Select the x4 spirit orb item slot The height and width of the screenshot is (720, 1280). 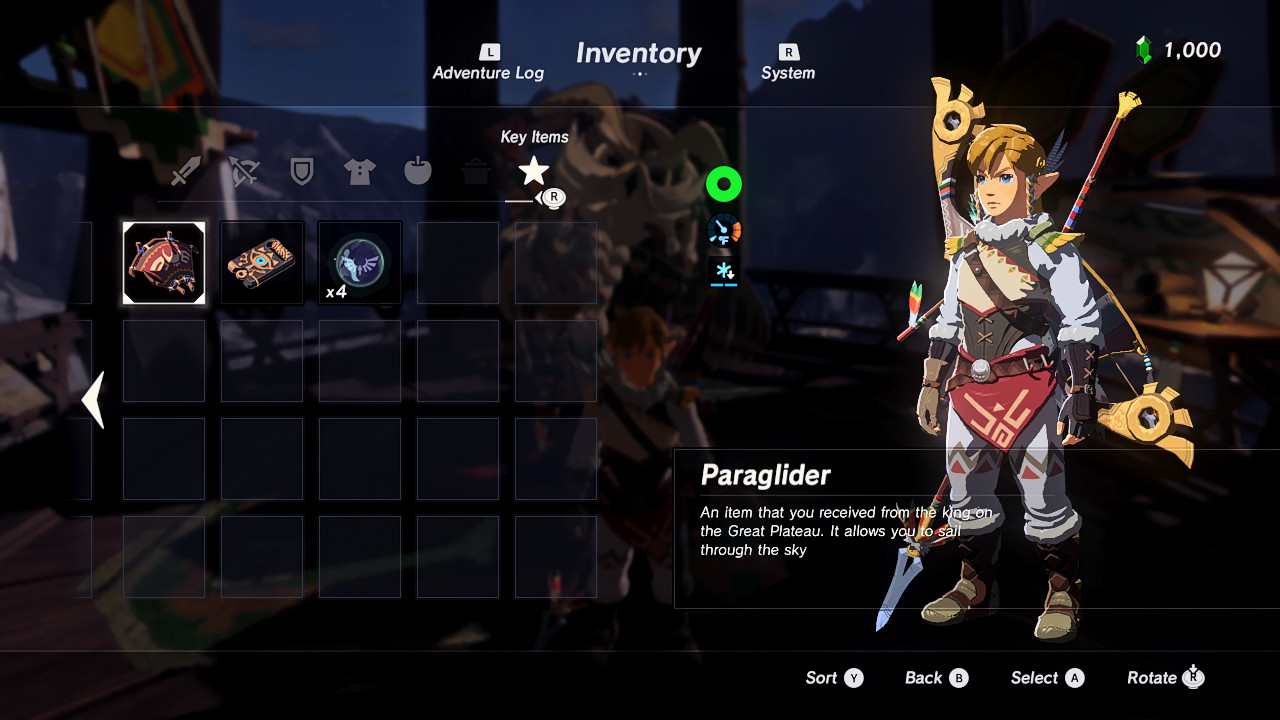click(x=359, y=262)
